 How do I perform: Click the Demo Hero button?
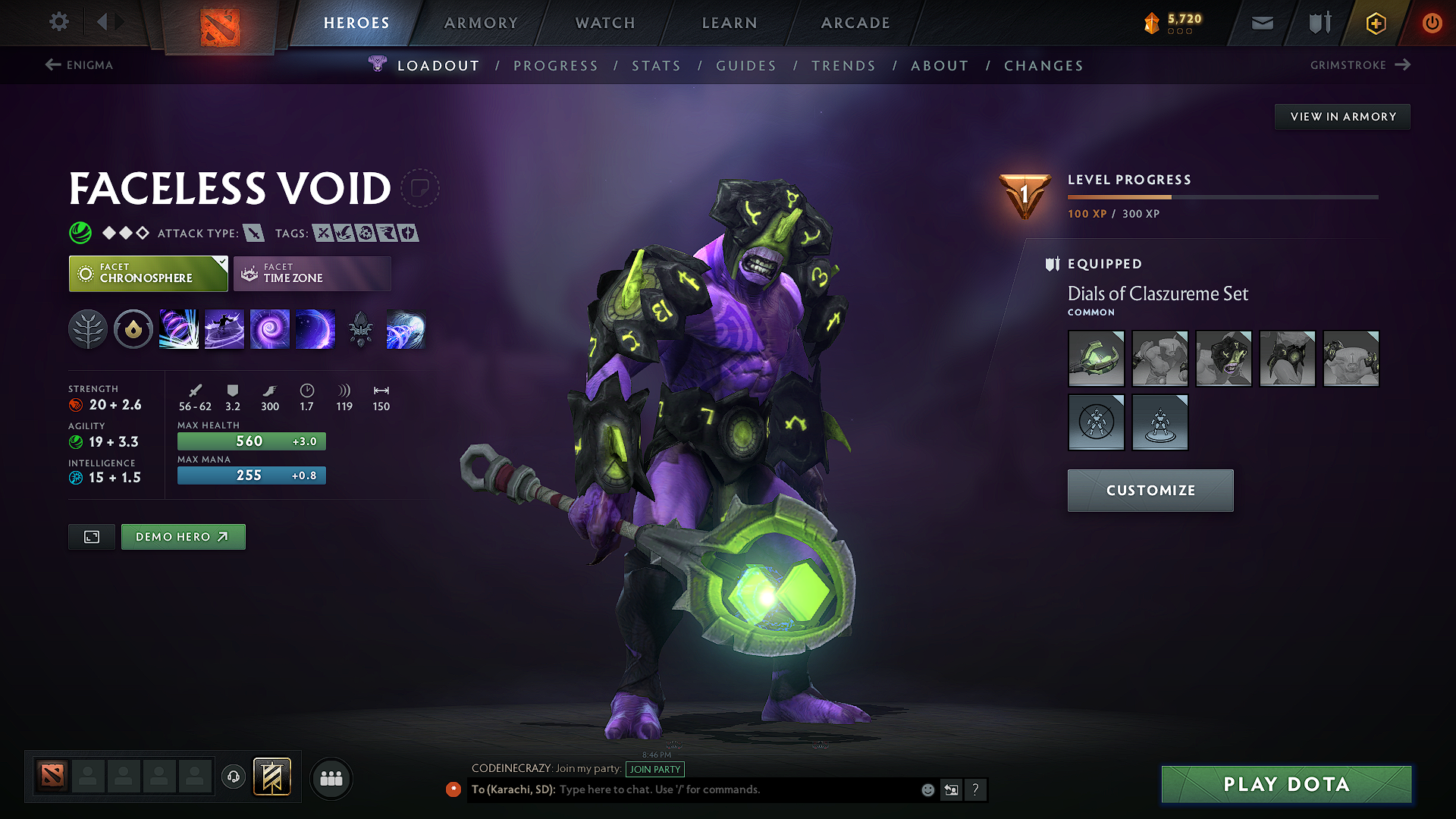(x=183, y=536)
